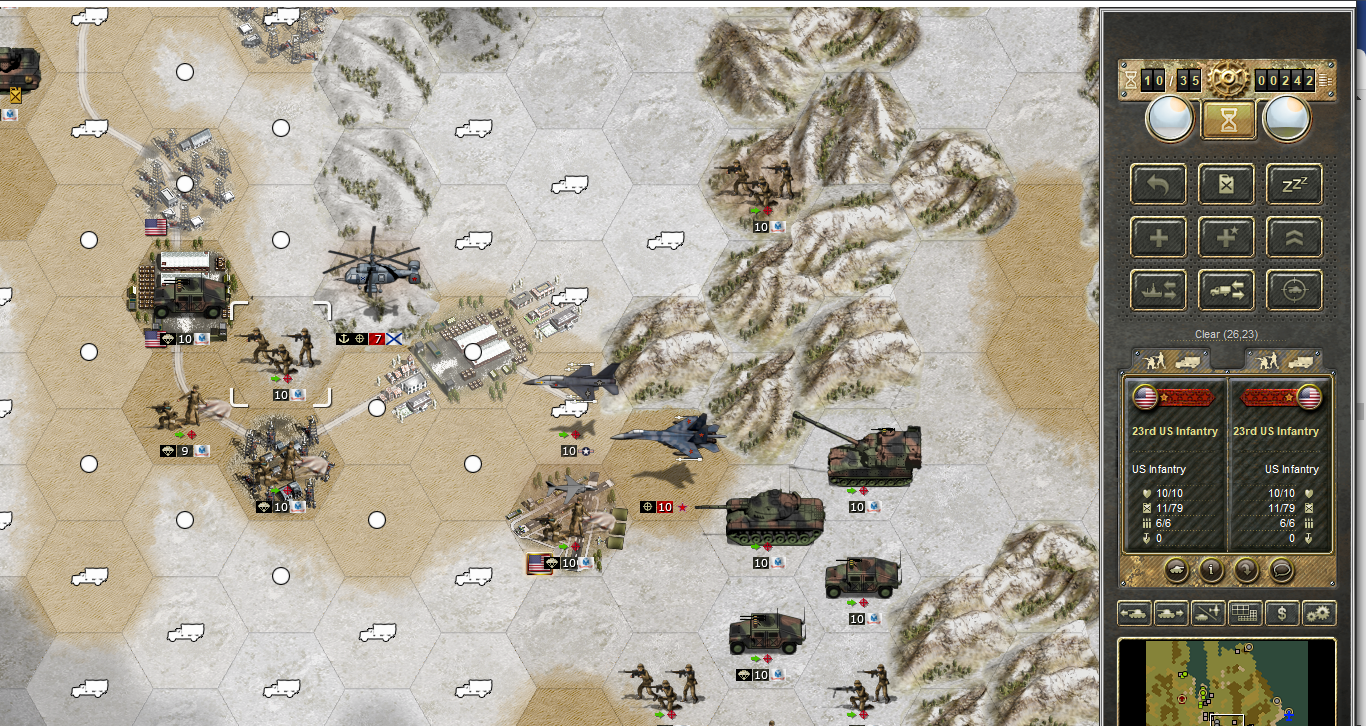
Task: Put the unit to sleep with the Zzz button
Action: click(x=1294, y=184)
